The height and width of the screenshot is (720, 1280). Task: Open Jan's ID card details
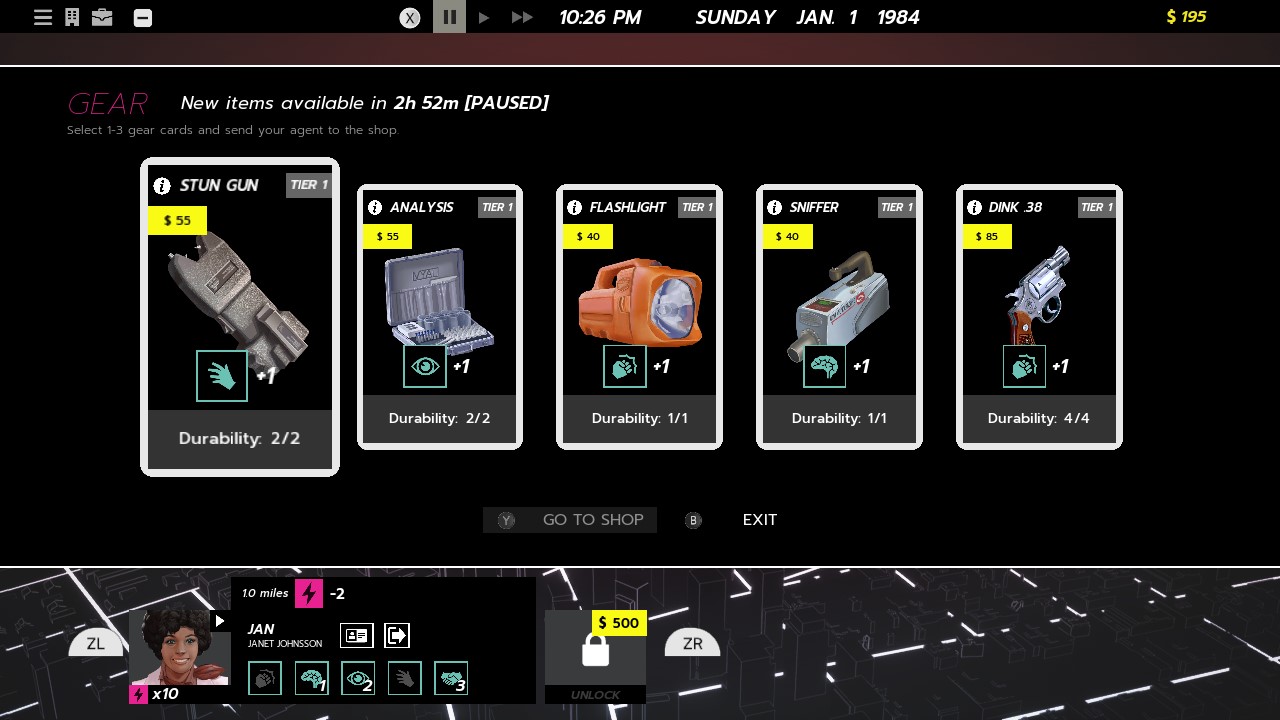356,635
